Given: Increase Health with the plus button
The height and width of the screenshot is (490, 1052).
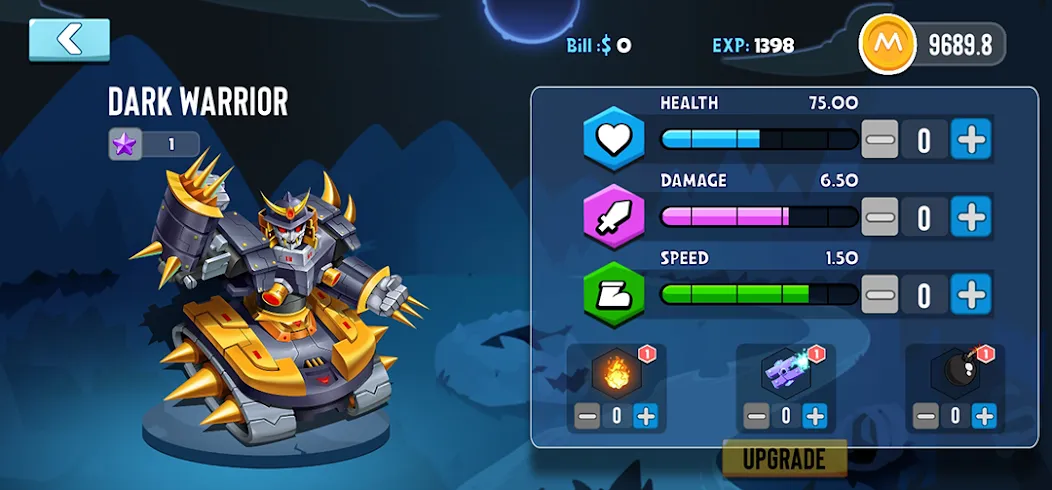Looking at the screenshot, I should 970,141.
